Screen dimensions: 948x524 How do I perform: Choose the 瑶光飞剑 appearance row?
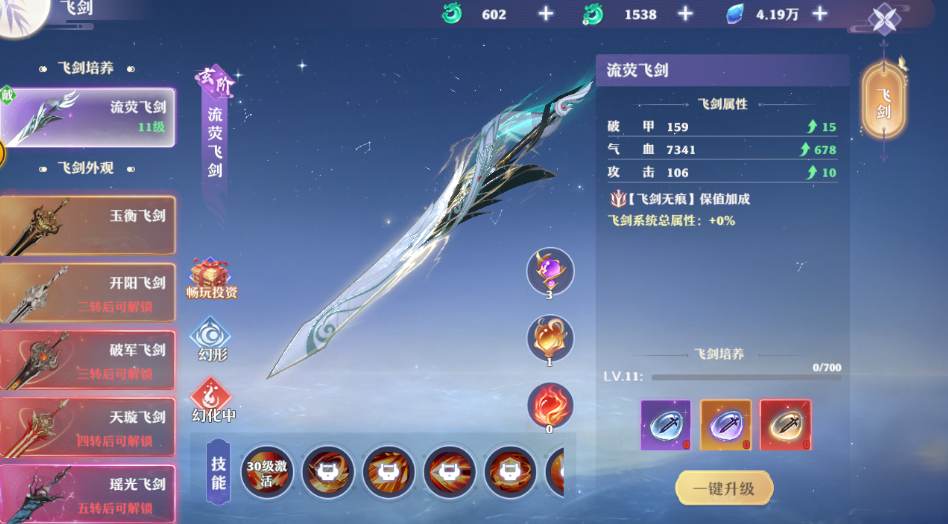88,493
